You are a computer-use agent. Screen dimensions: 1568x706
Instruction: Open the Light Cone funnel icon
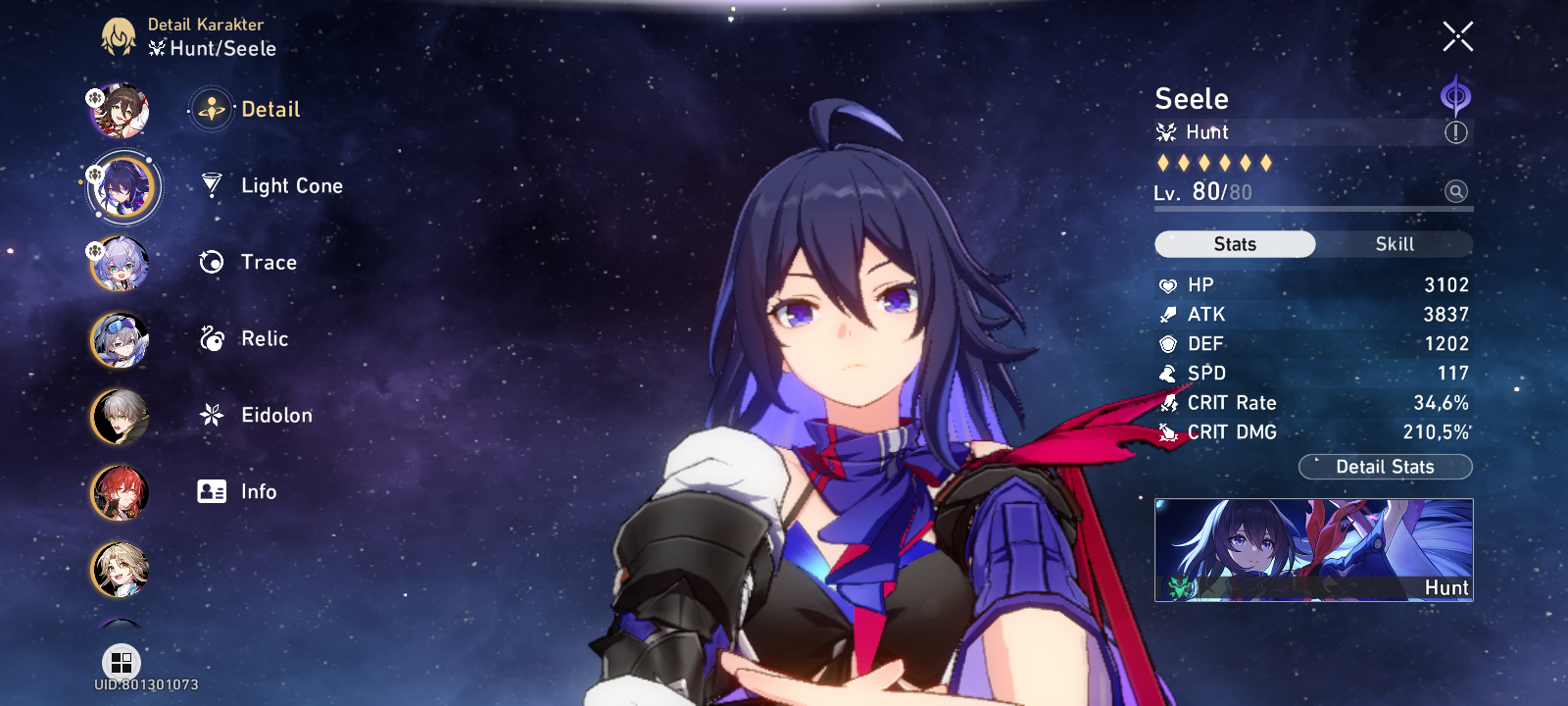211,185
